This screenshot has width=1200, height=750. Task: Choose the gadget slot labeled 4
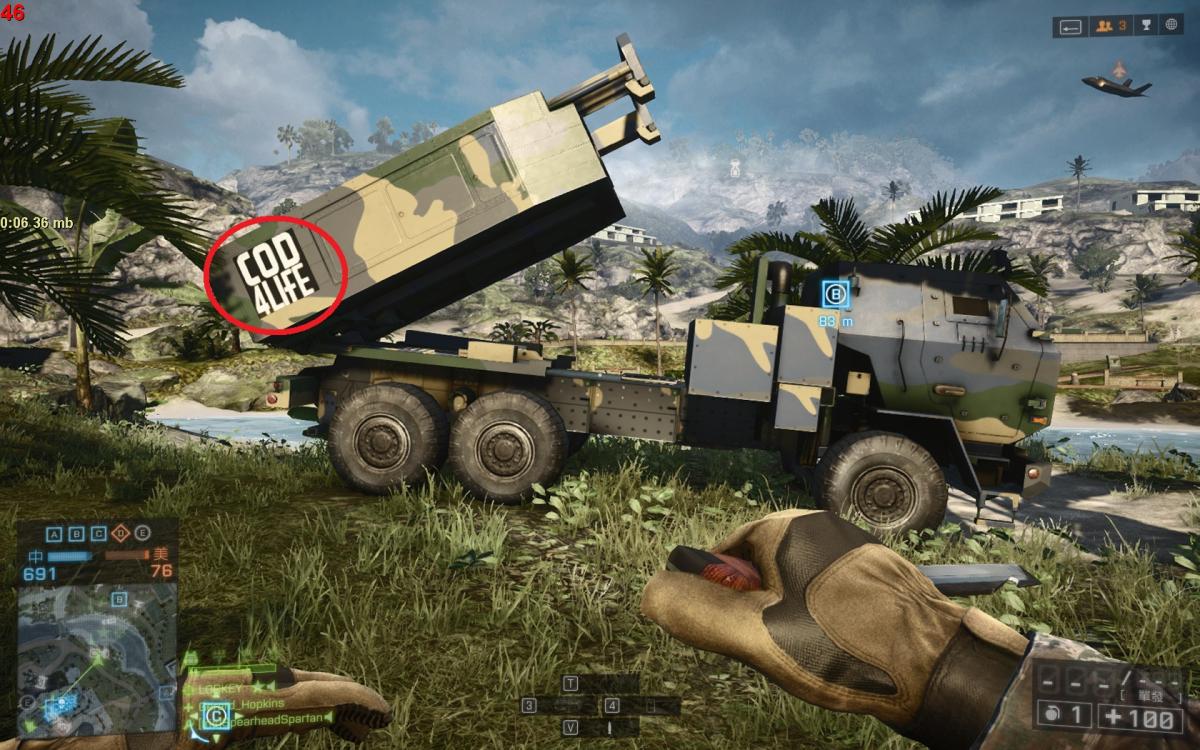[x=611, y=705]
